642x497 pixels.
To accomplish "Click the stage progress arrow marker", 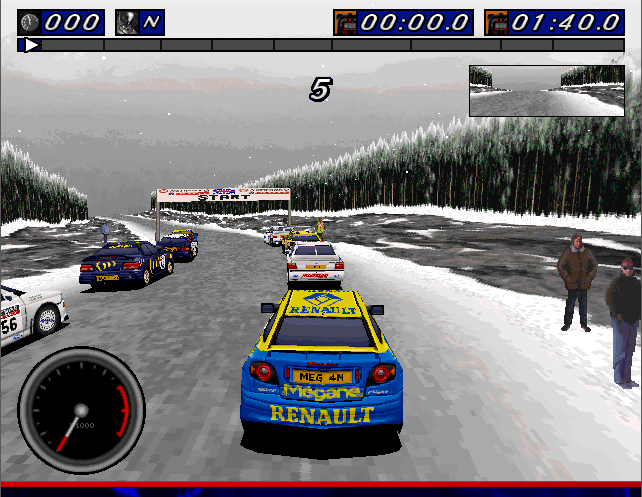I will tap(31, 45).
